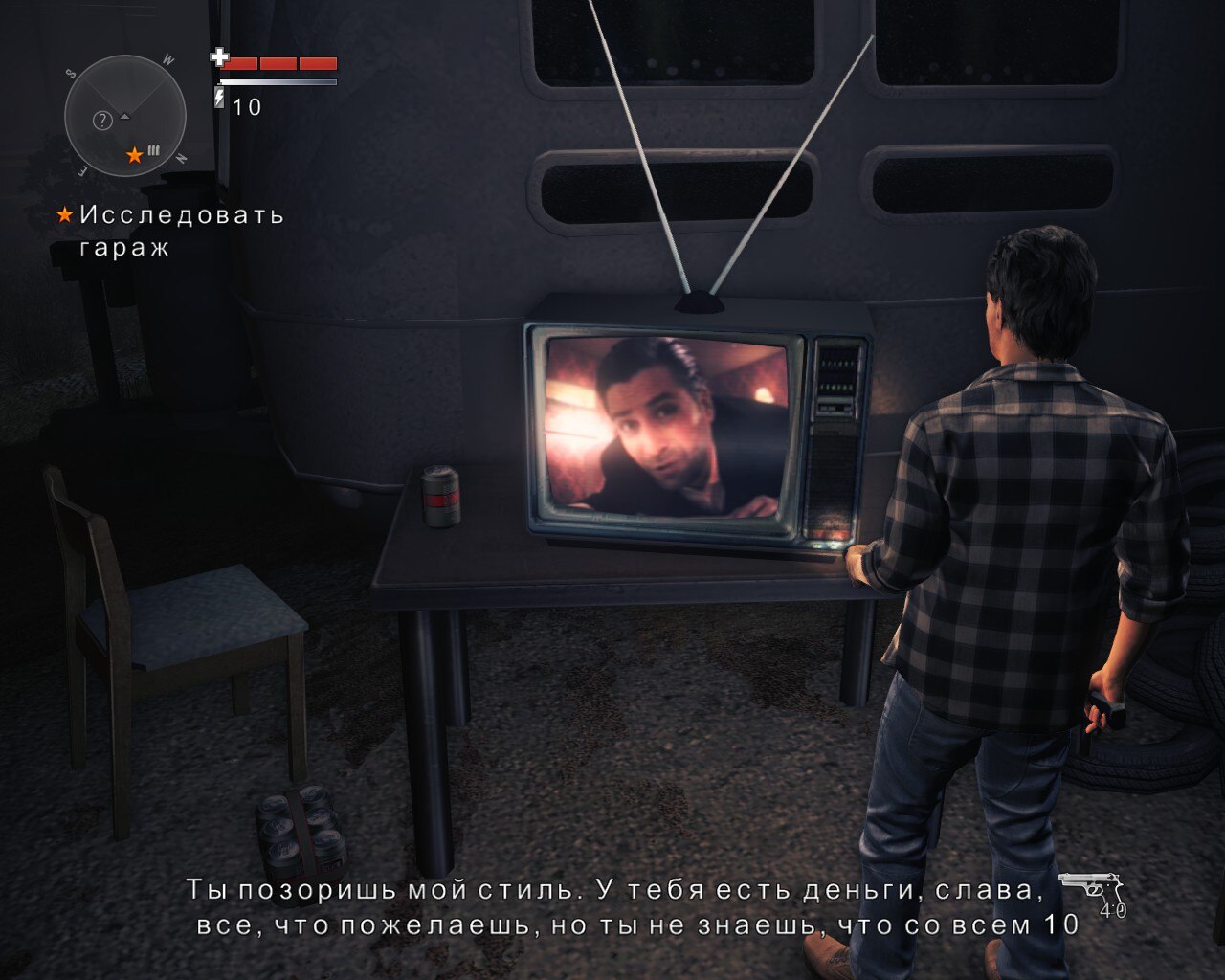The height and width of the screenshot is (980, 1225).
Task: Click the objective star next to the mission text
Action: click(65, 216)
